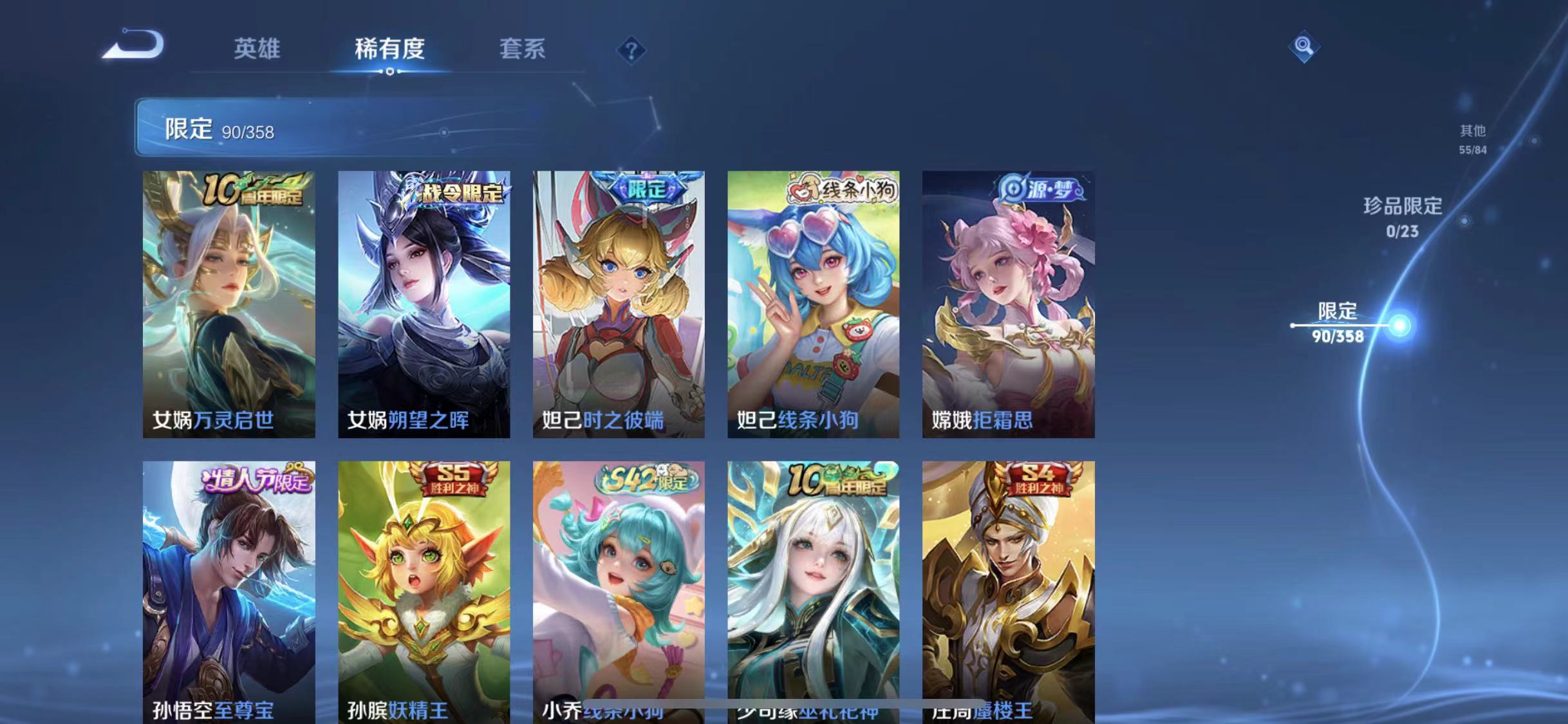
Task: Click the 线条小狗 badge on 妲己's card
Action: (x=845, y=189)
